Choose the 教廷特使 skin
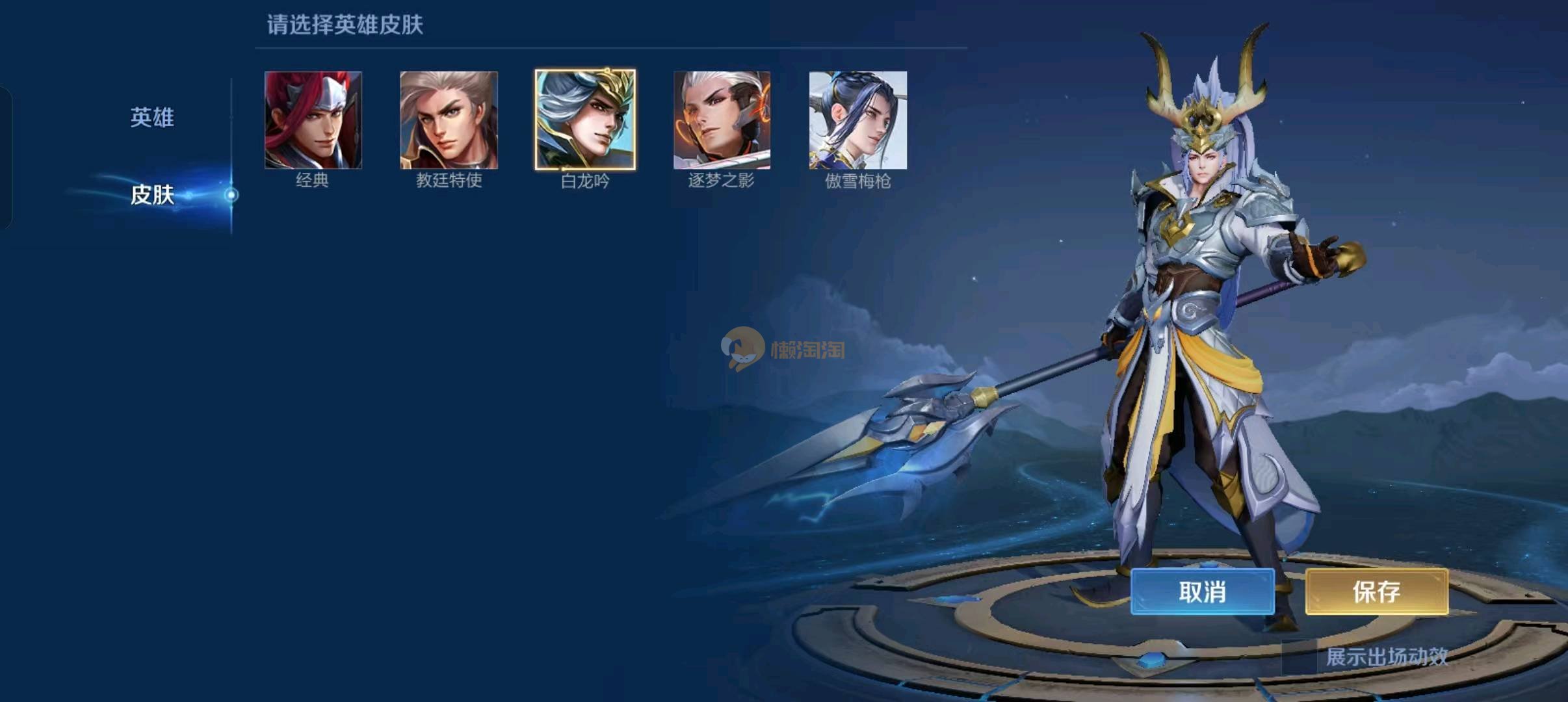The image size is (1568, 702). click(449, 120)
